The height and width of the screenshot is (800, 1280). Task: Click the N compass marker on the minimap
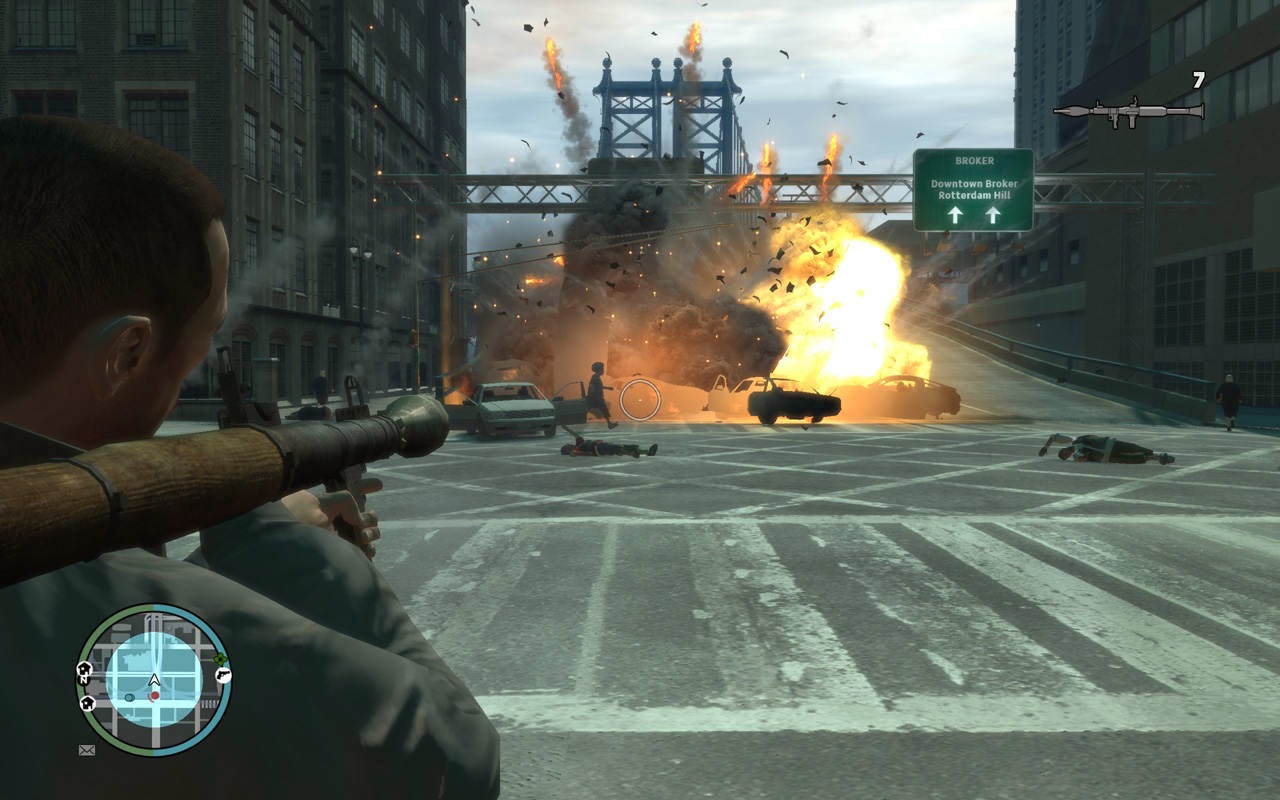[83, 680]
